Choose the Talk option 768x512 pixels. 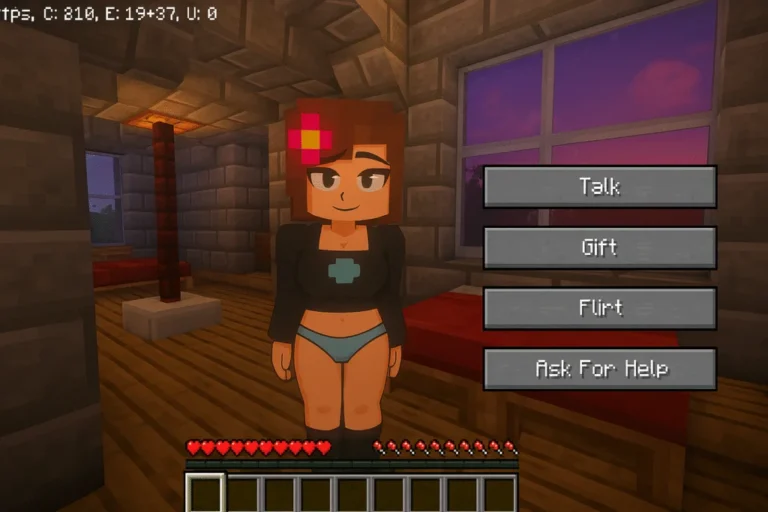click(x=599, y=187)
